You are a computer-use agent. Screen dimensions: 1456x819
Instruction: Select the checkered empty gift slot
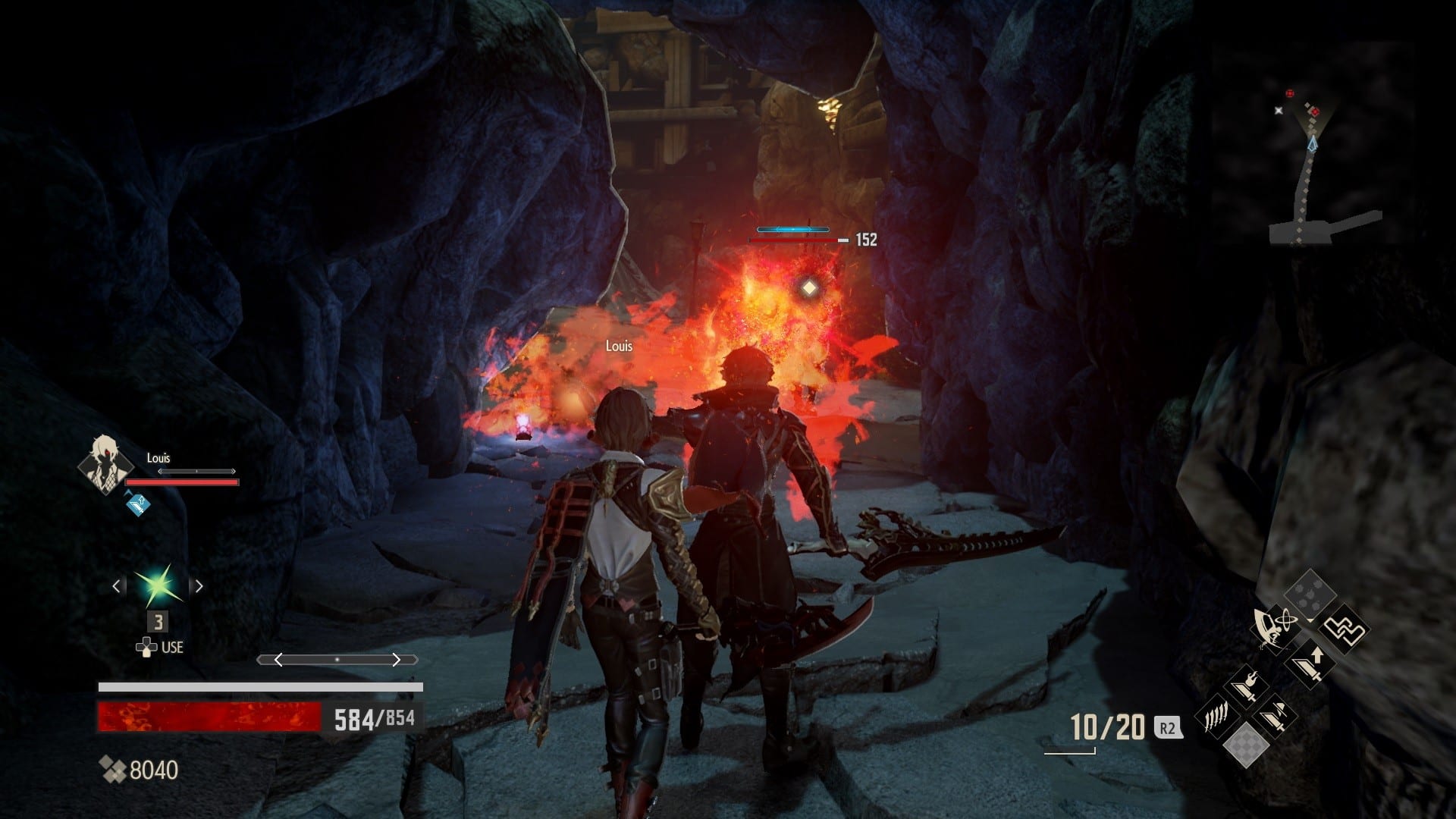coord(1246,744)
